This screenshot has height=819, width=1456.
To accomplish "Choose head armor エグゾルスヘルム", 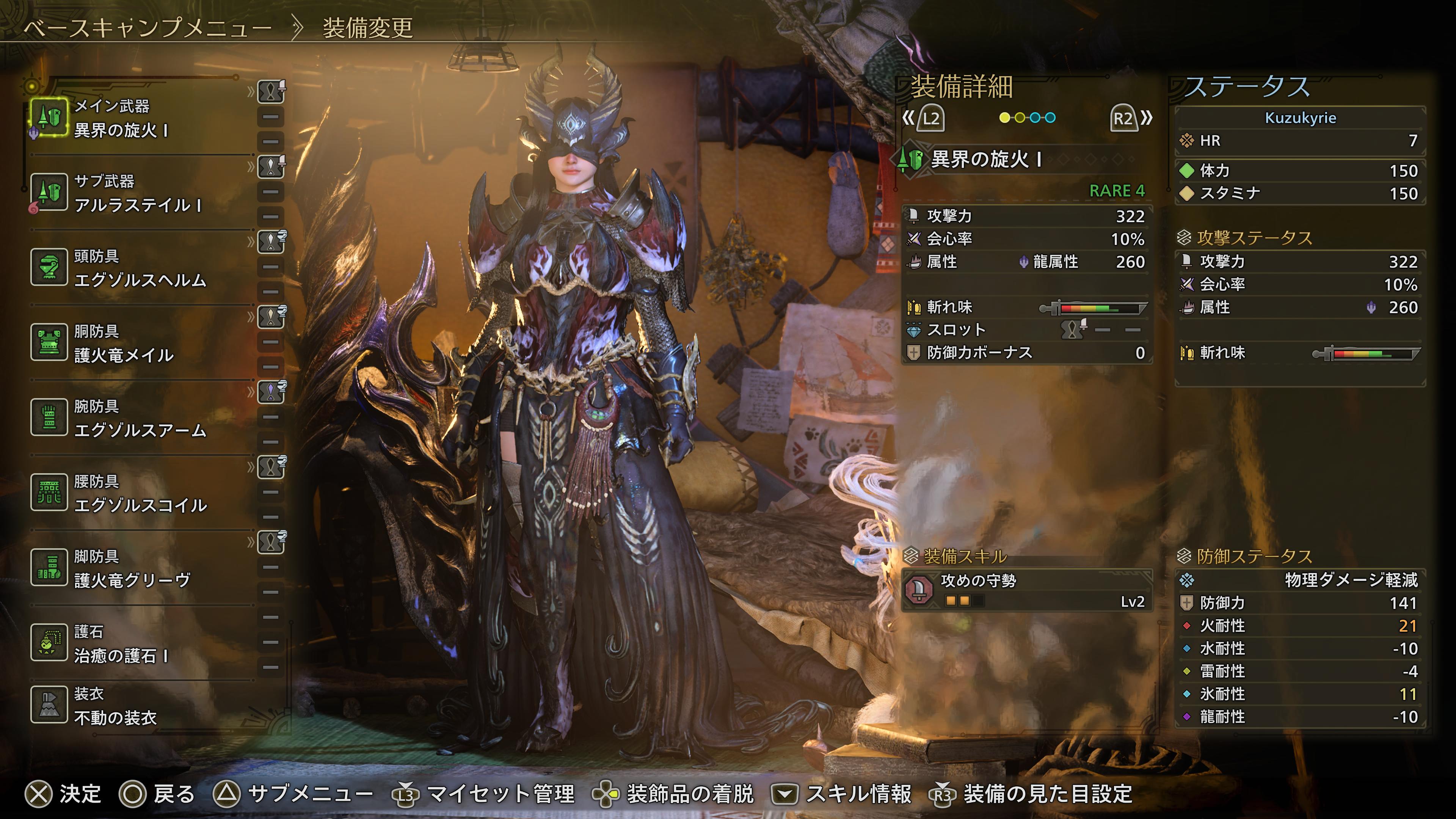I will pyautogui.click(x=140, y=268).
